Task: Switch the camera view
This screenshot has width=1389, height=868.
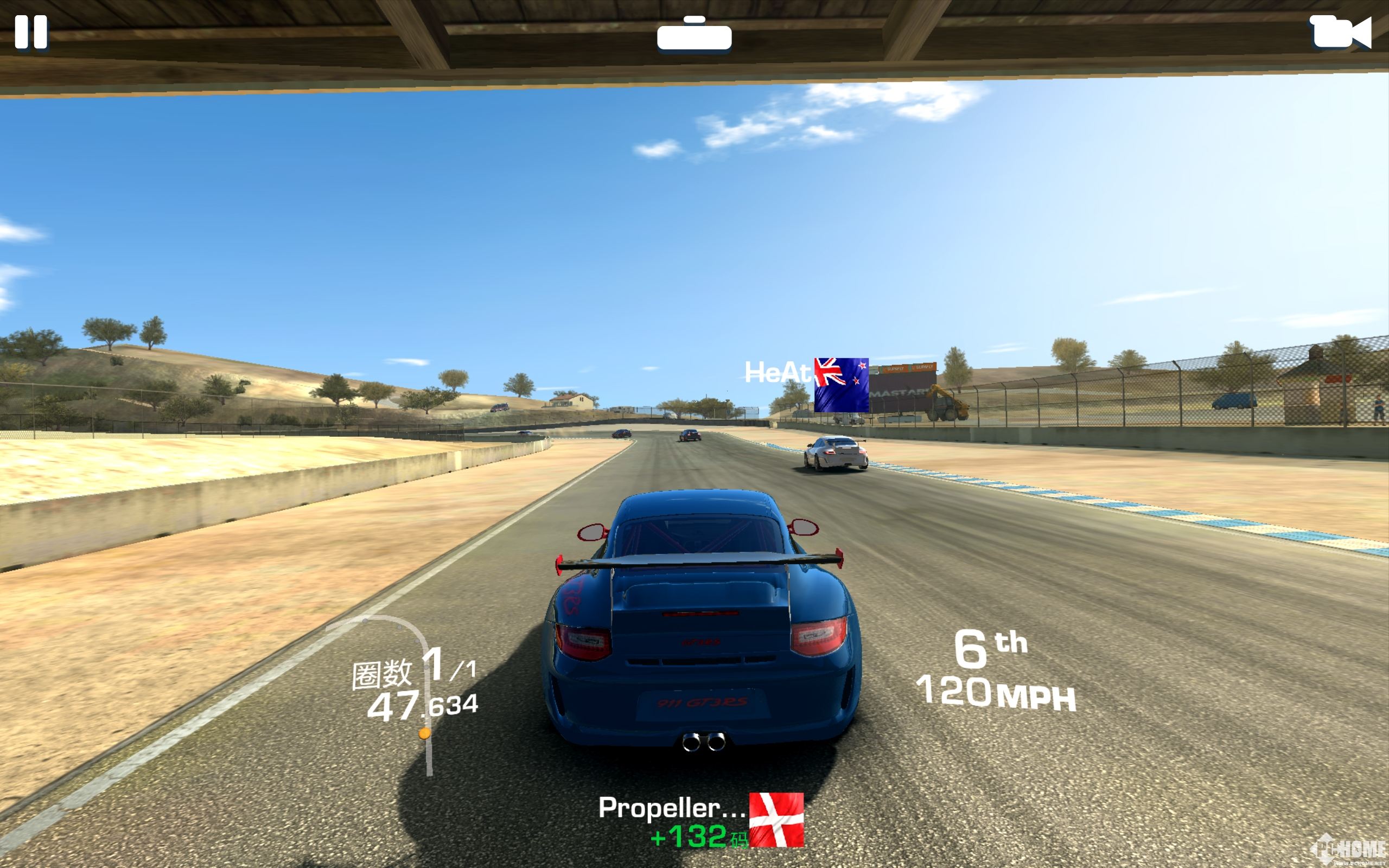Action: click(x=1340, y=32)
